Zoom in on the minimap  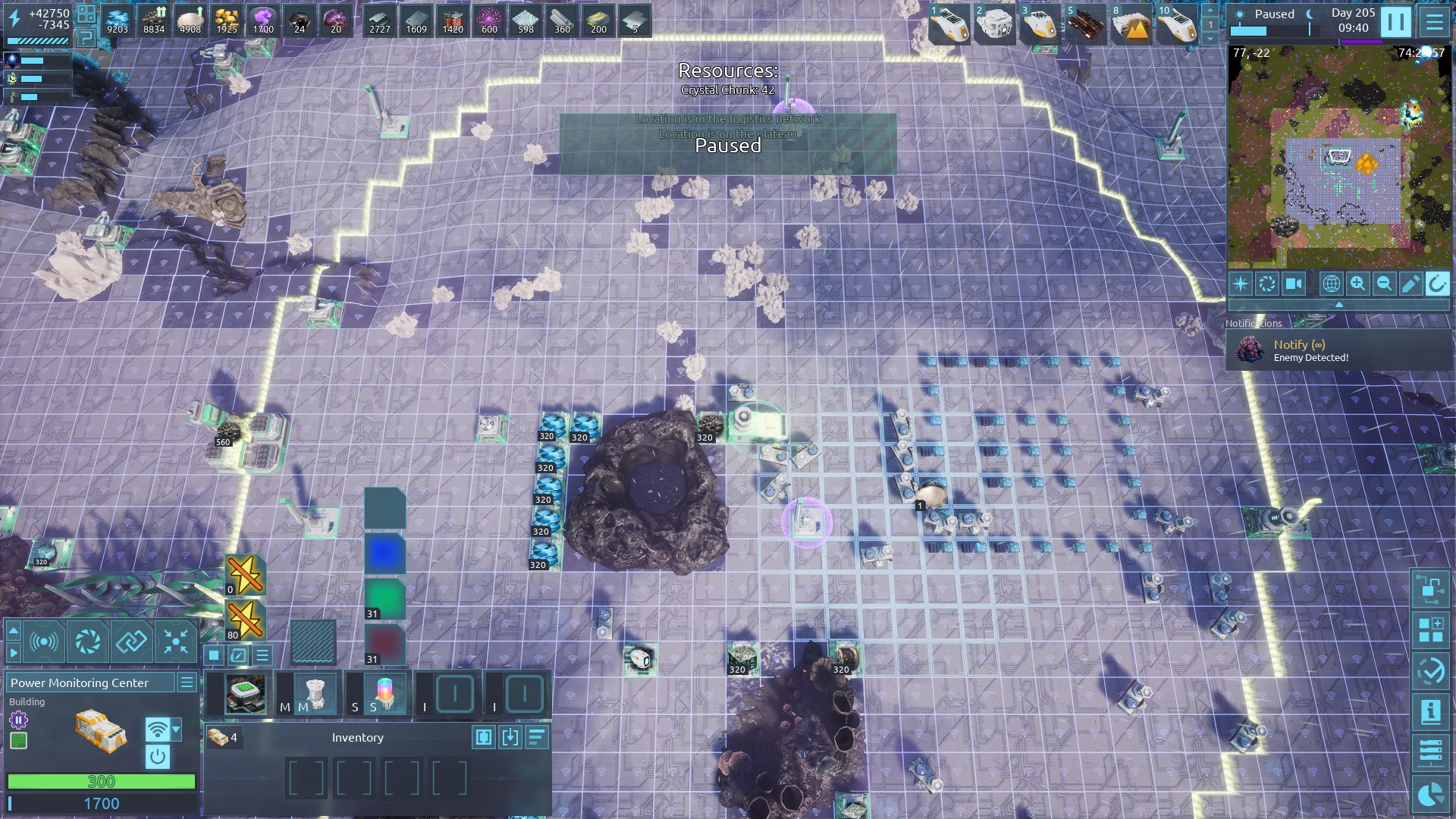tap(1357, 284)
